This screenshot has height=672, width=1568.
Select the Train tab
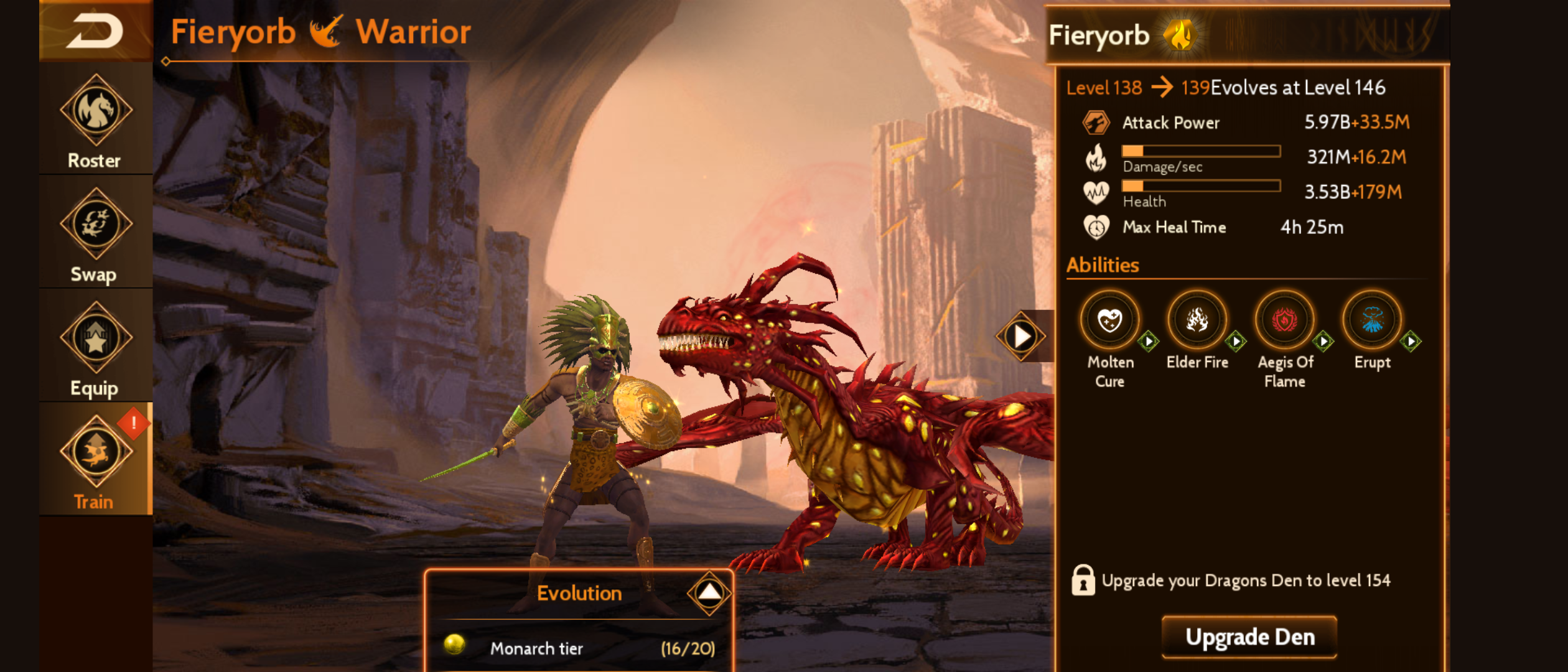pyautogui.click(x=95, y=462)
